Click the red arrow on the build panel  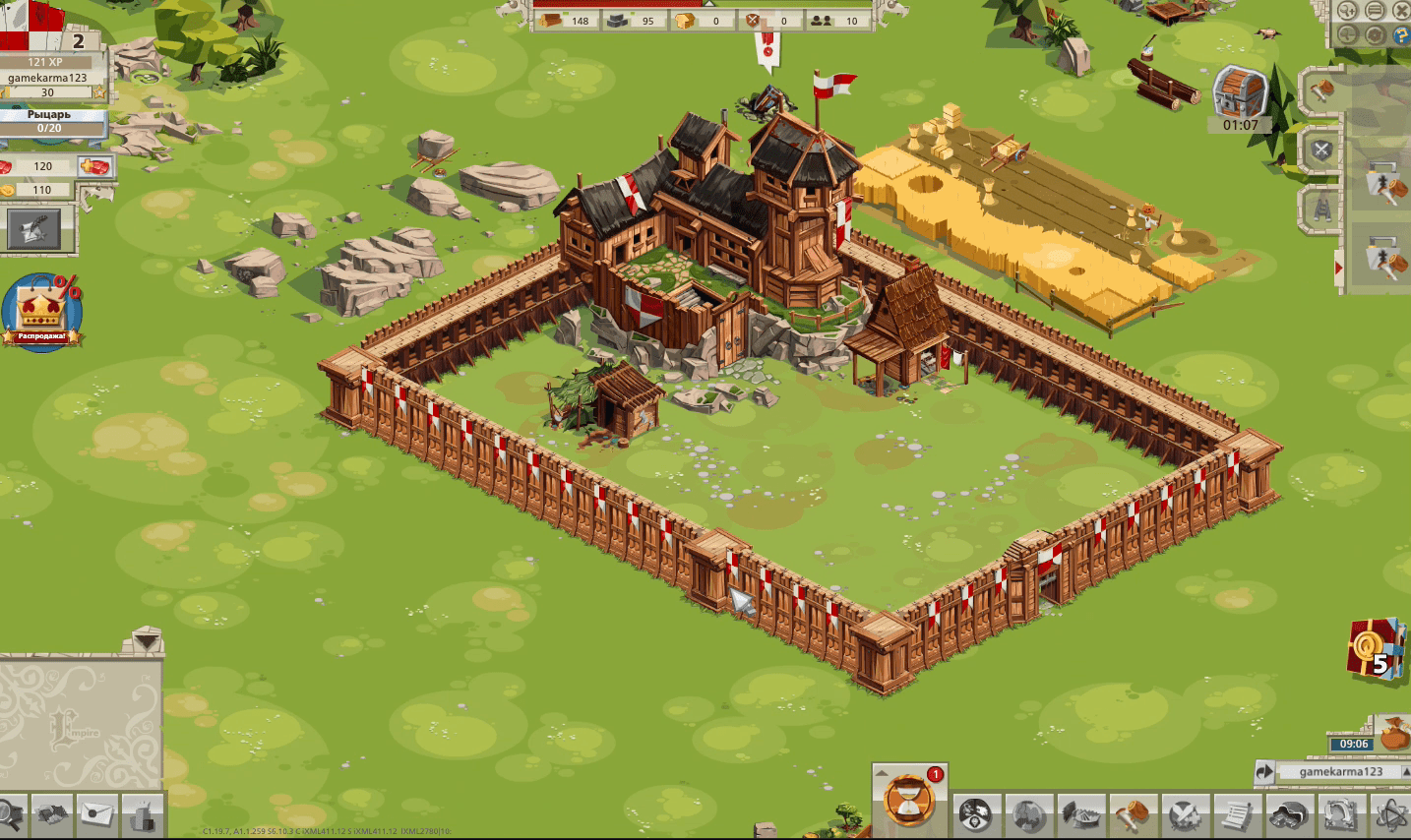[x=1338, y=268]
